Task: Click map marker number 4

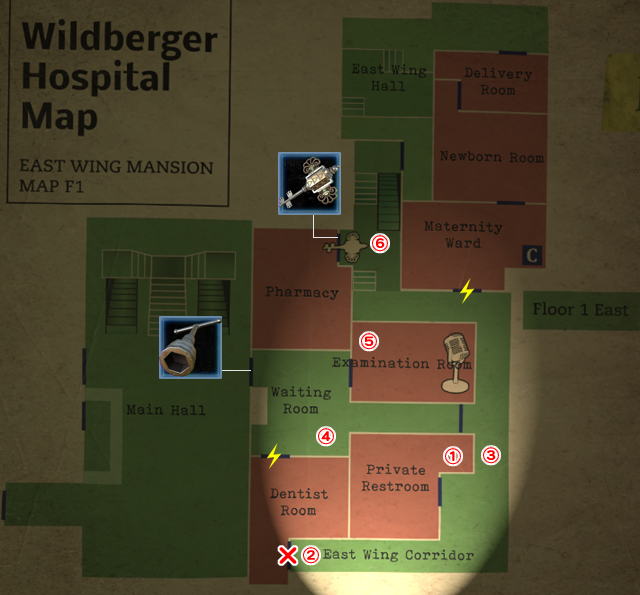Action: 326,436
